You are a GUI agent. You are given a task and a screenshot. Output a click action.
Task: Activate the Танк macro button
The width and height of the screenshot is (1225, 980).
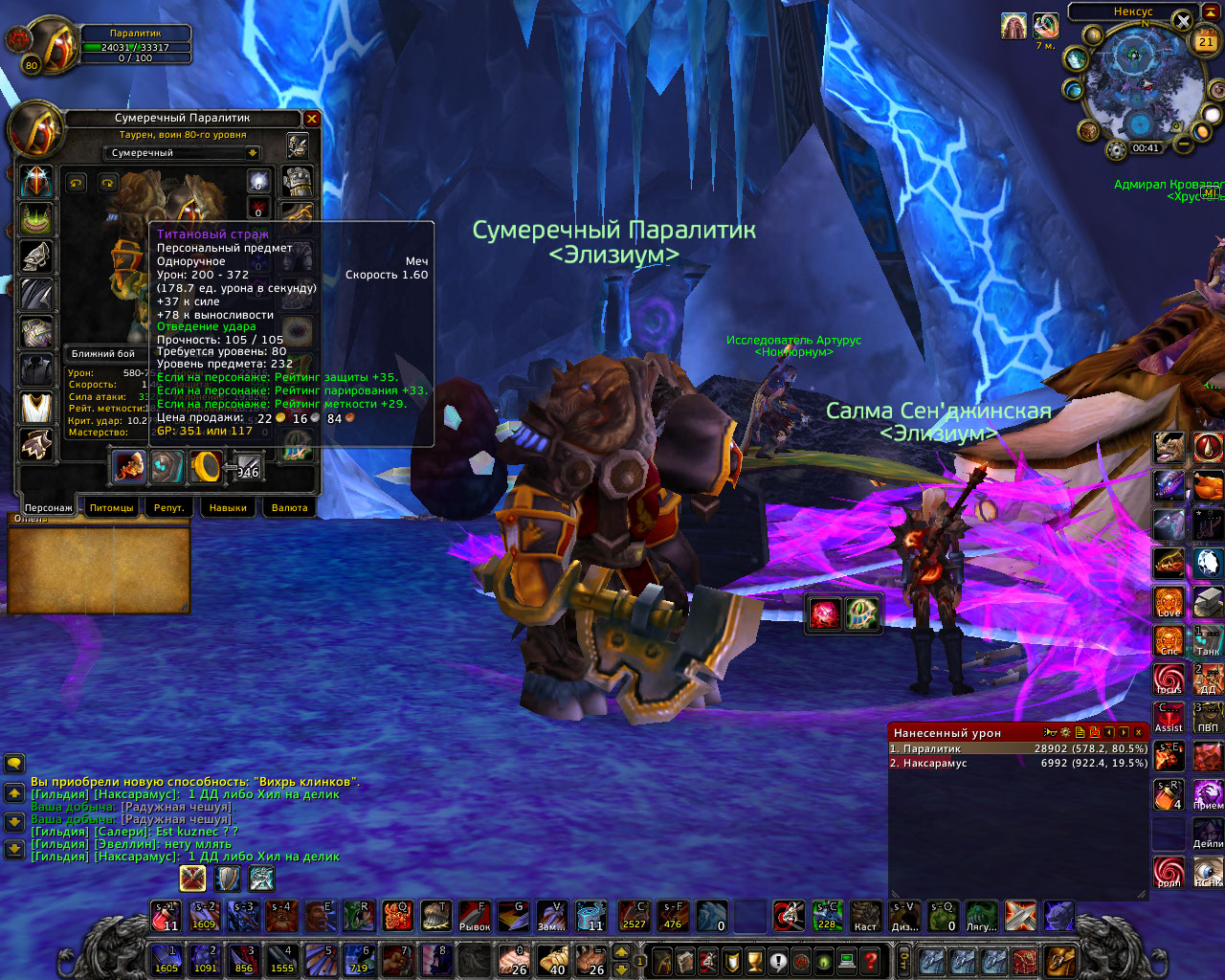click(x=1208, y=640)
